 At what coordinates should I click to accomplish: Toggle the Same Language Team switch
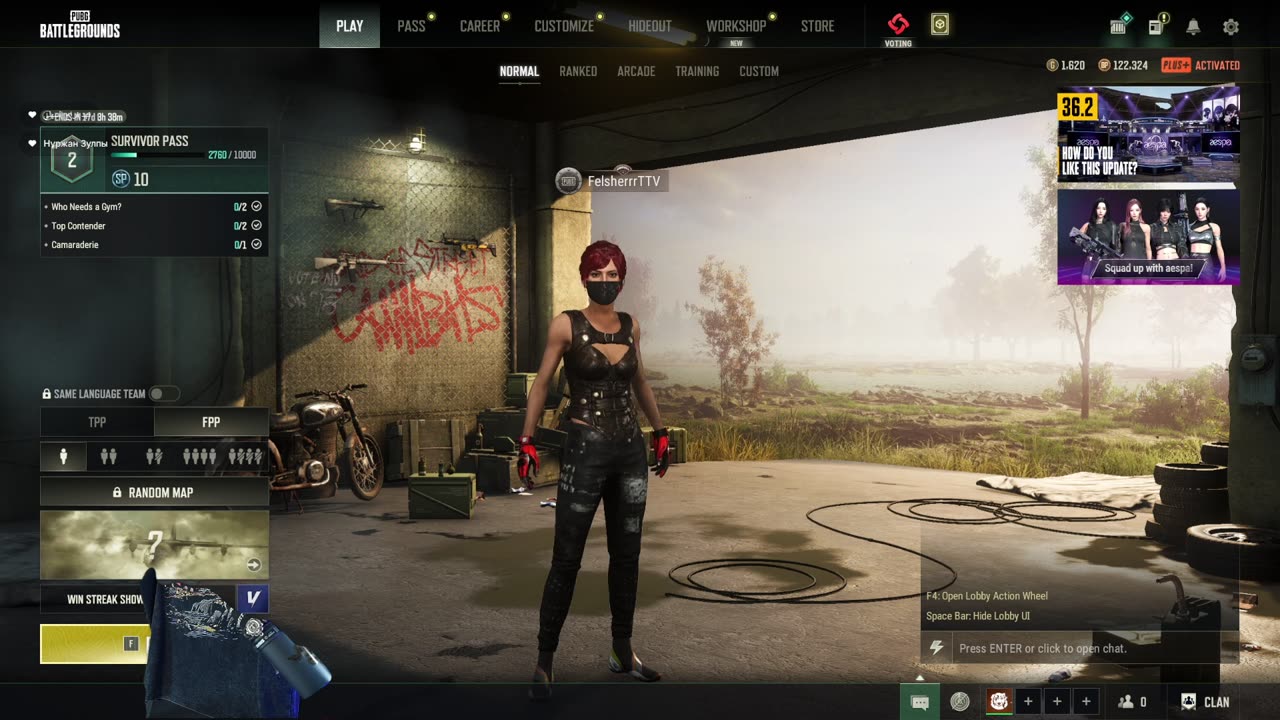(164, 394)
